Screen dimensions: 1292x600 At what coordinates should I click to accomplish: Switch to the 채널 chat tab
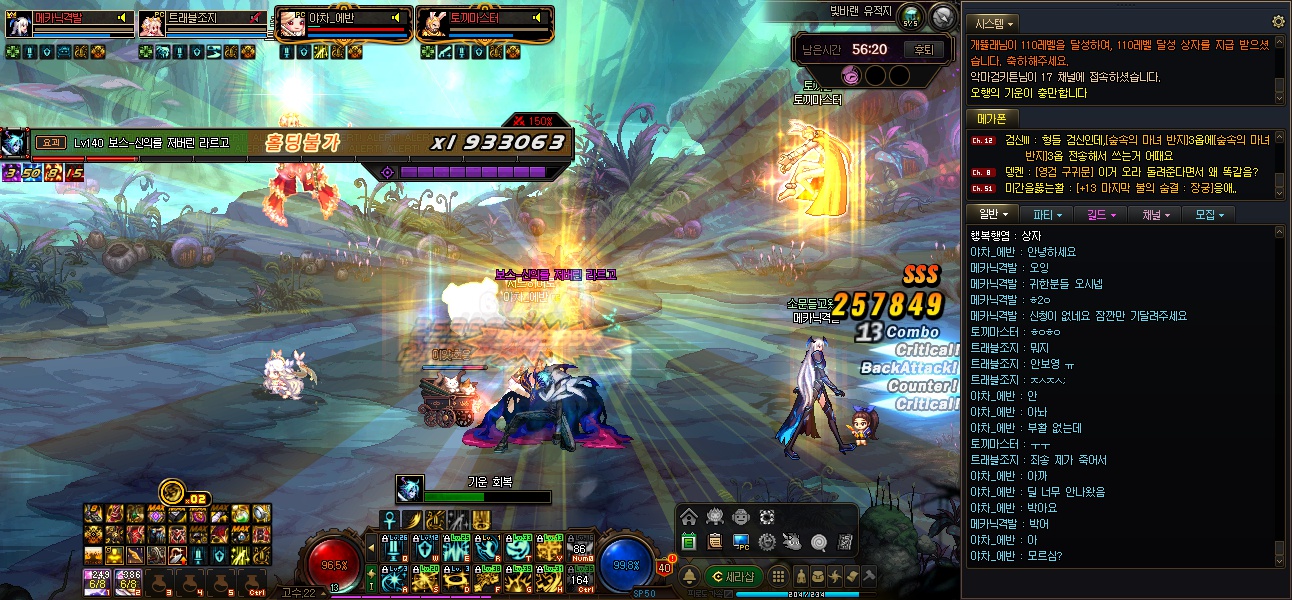pyautogui.click(x=1154, y=214)
